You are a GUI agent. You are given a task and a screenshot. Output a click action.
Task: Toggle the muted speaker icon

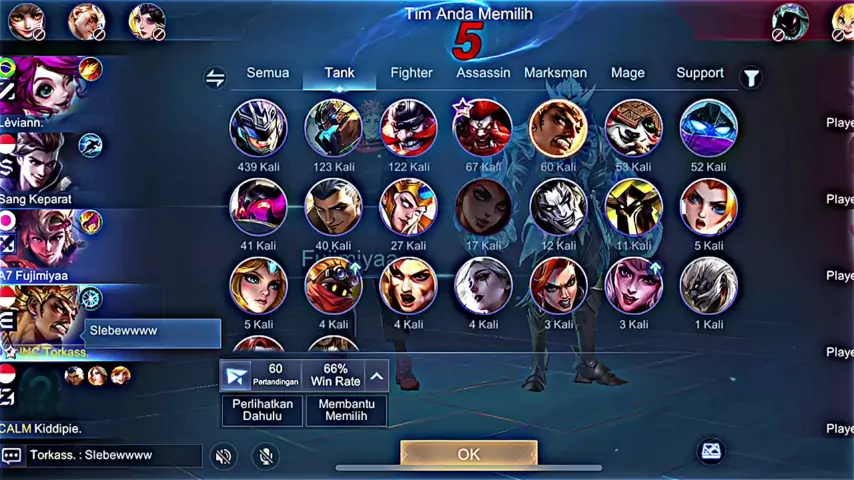pyautogui.click(x=224, y=456)
